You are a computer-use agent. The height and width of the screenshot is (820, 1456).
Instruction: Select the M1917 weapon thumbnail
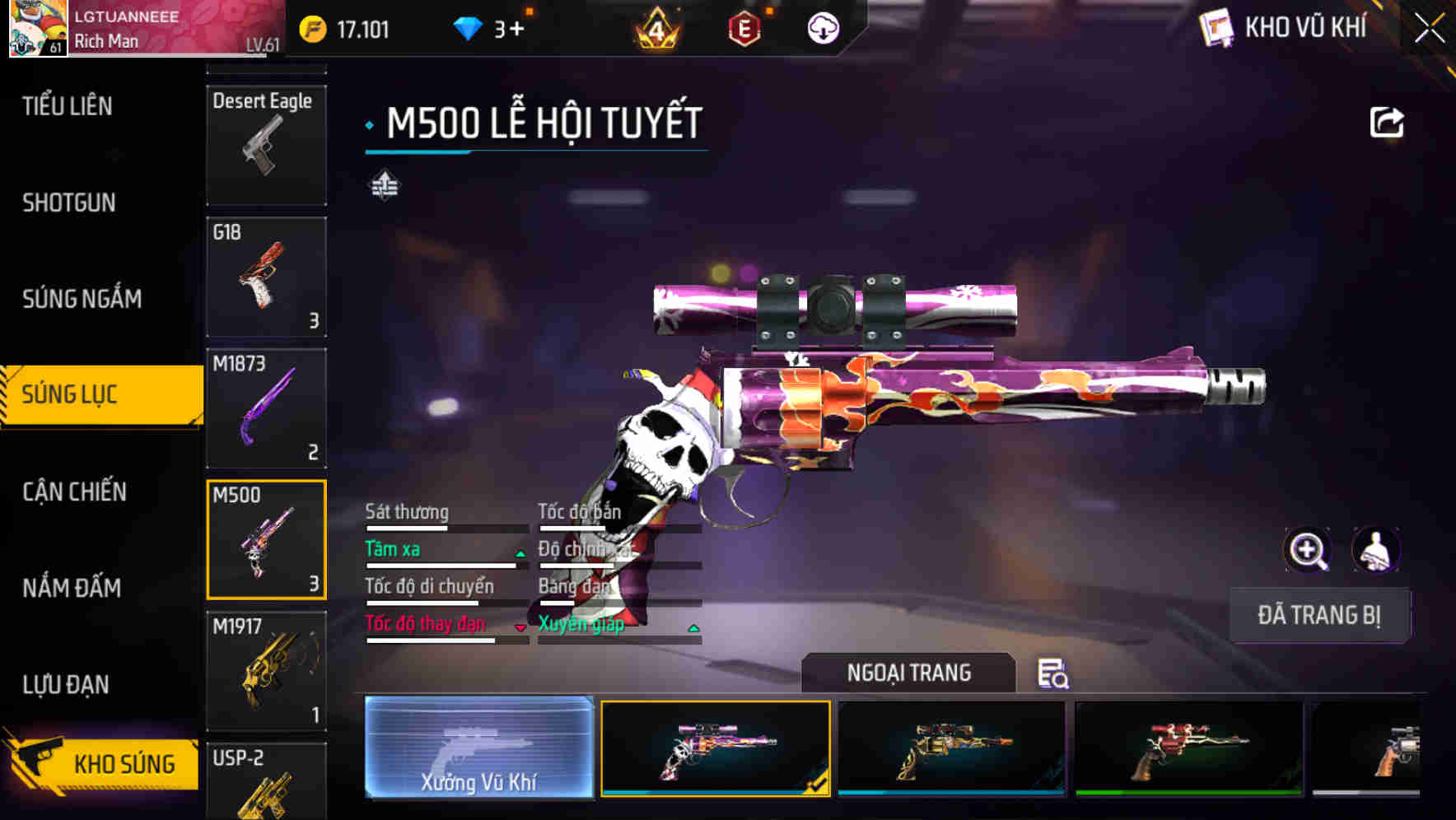[265, 671]
